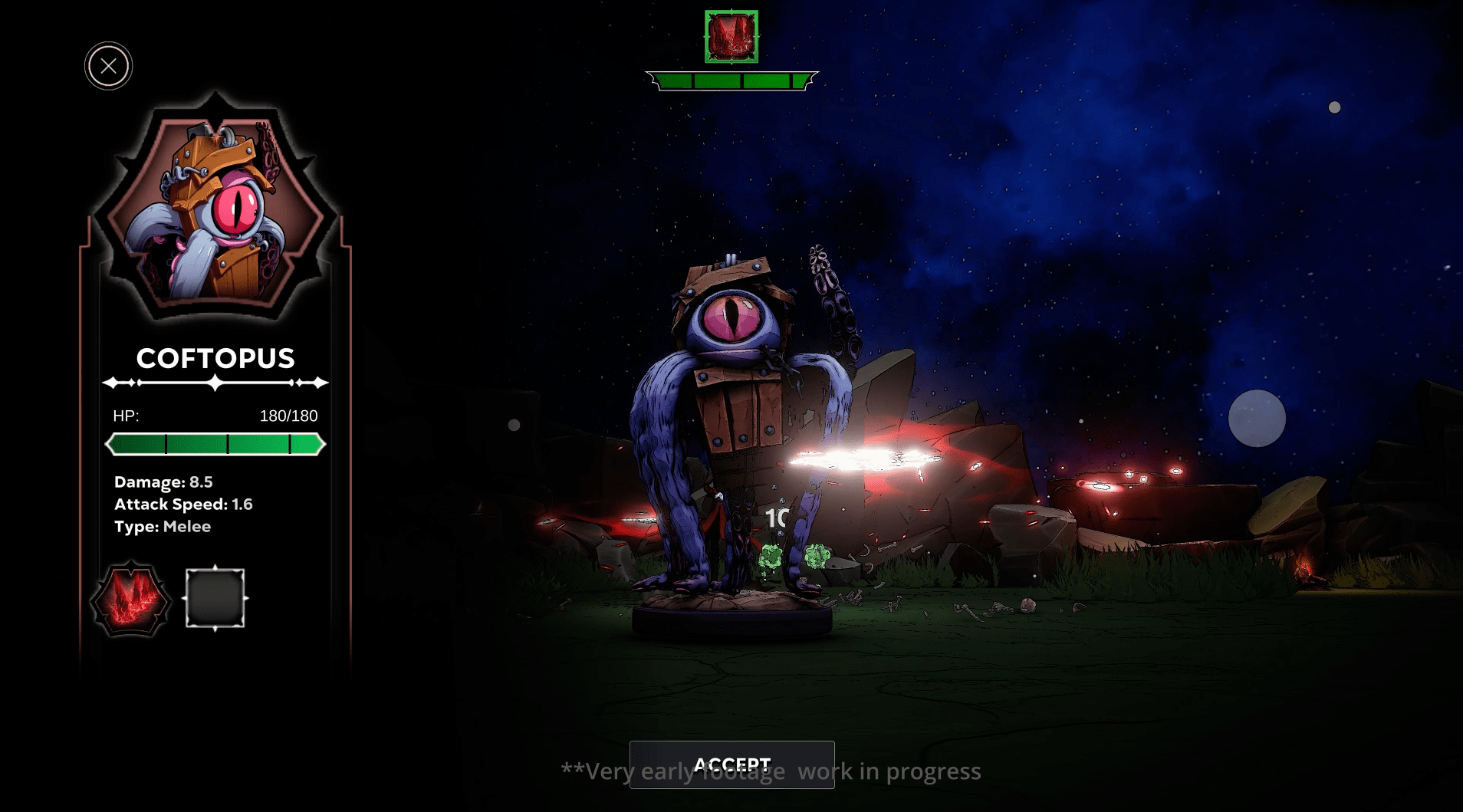Close the Coftopus info panel
This screenshot has width=1463, height=812.
pyautogui.click(x=108, y=66)
